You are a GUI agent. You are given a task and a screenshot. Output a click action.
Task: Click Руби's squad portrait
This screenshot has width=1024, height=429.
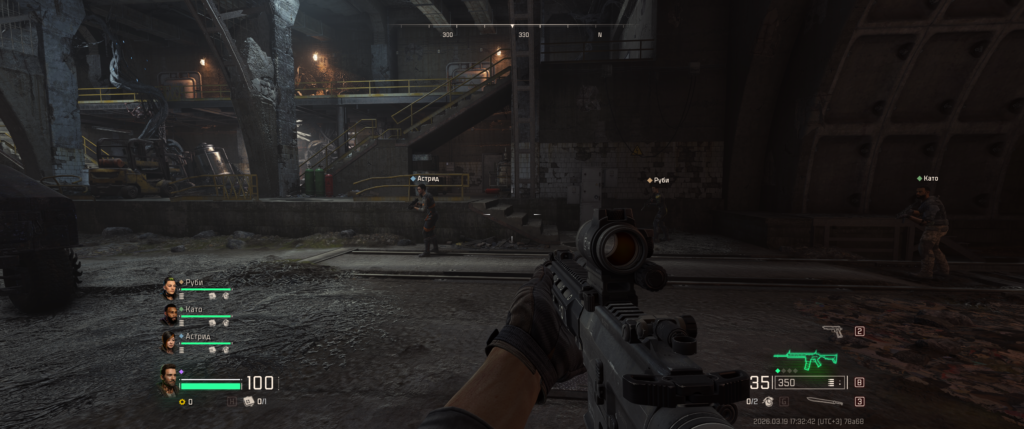[170, 288]
